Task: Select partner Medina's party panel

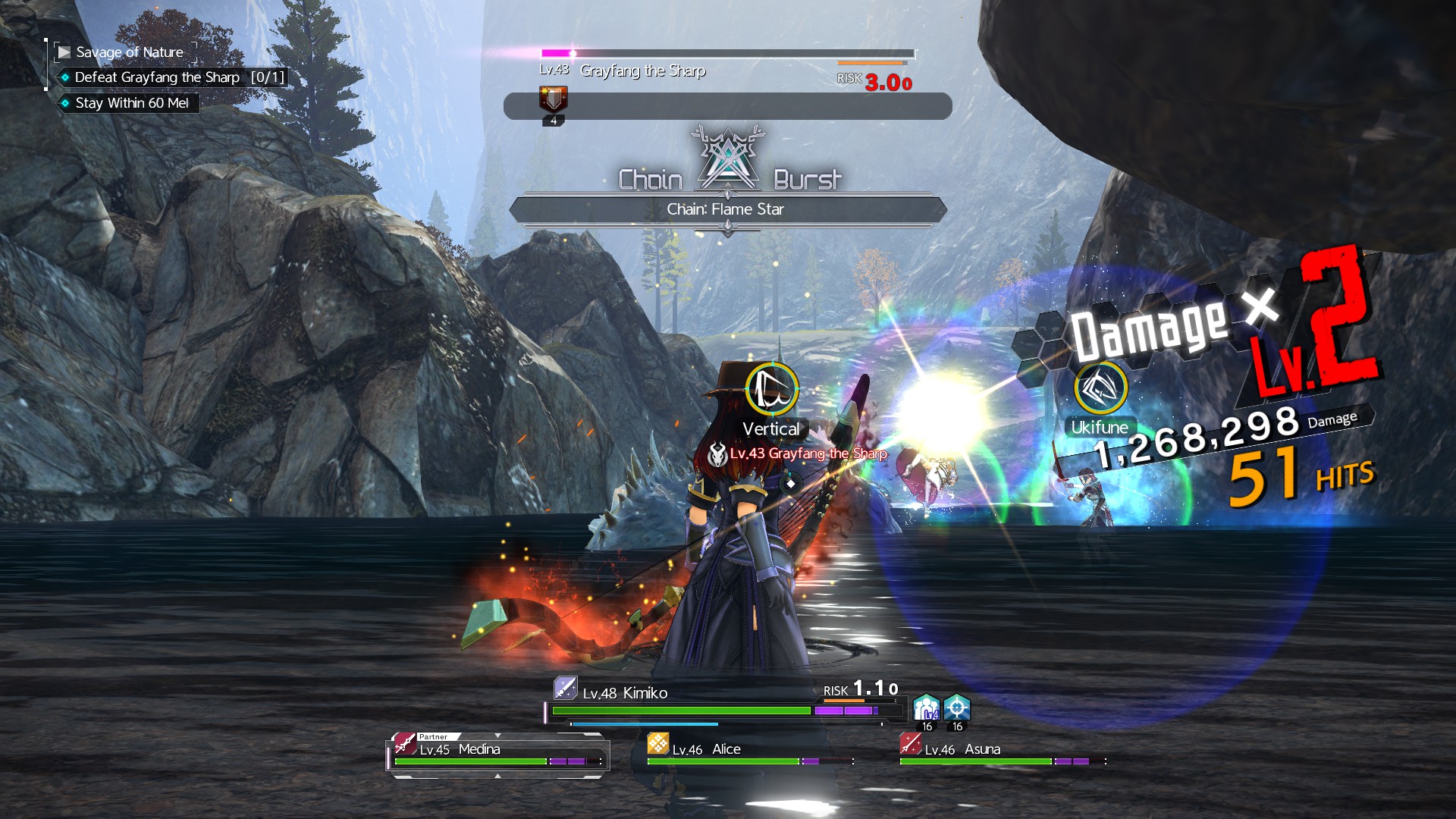Action: click(497, 755)
